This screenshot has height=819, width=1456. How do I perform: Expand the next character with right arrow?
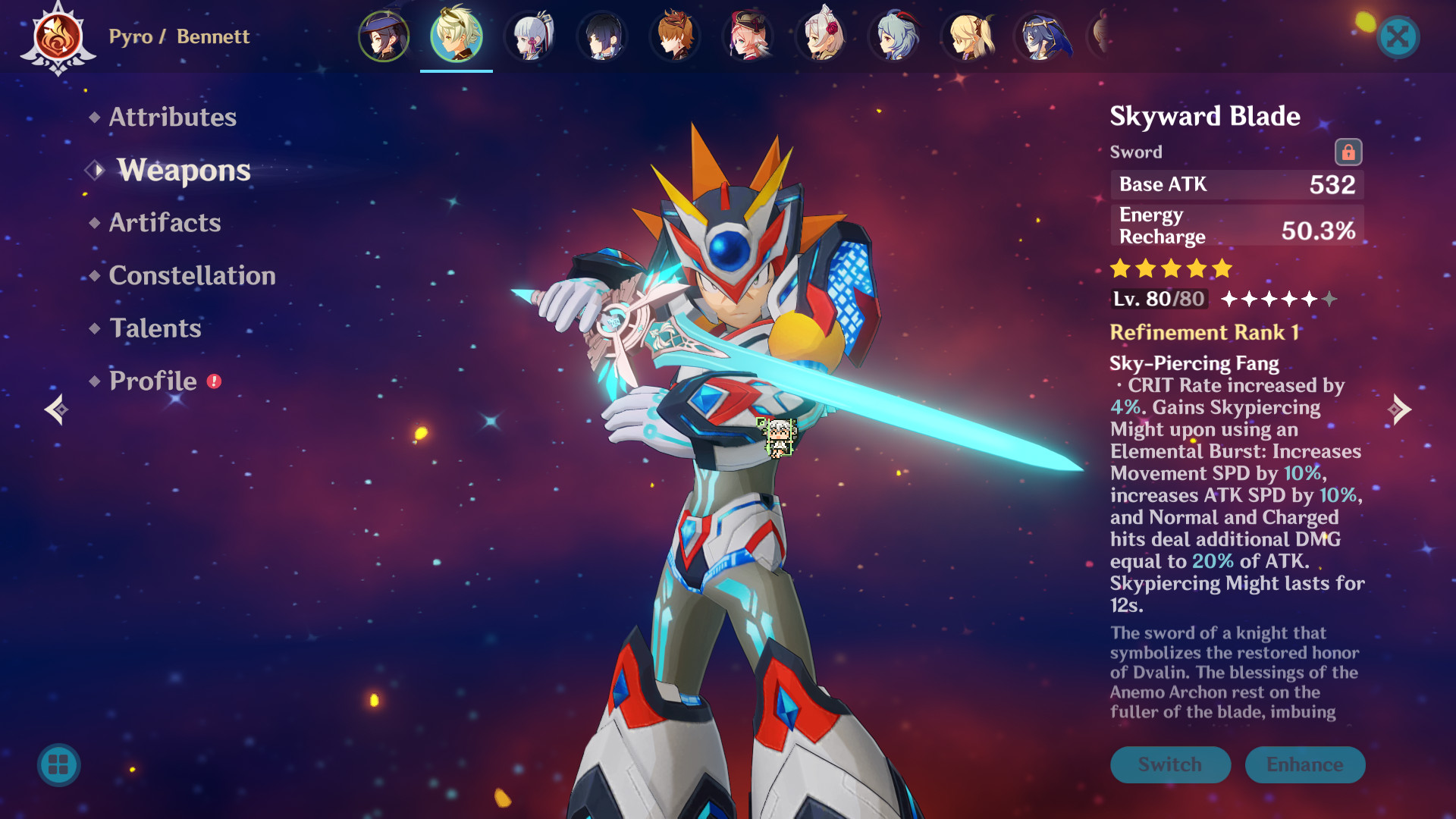1399,409
